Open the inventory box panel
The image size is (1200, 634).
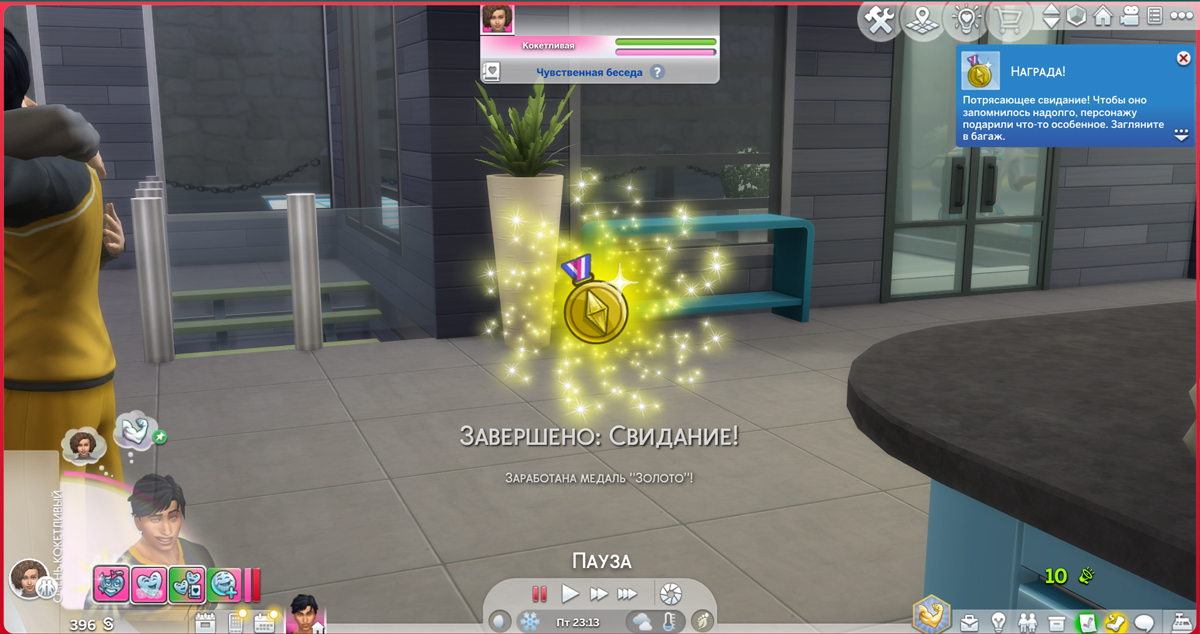pos(1057,622)
